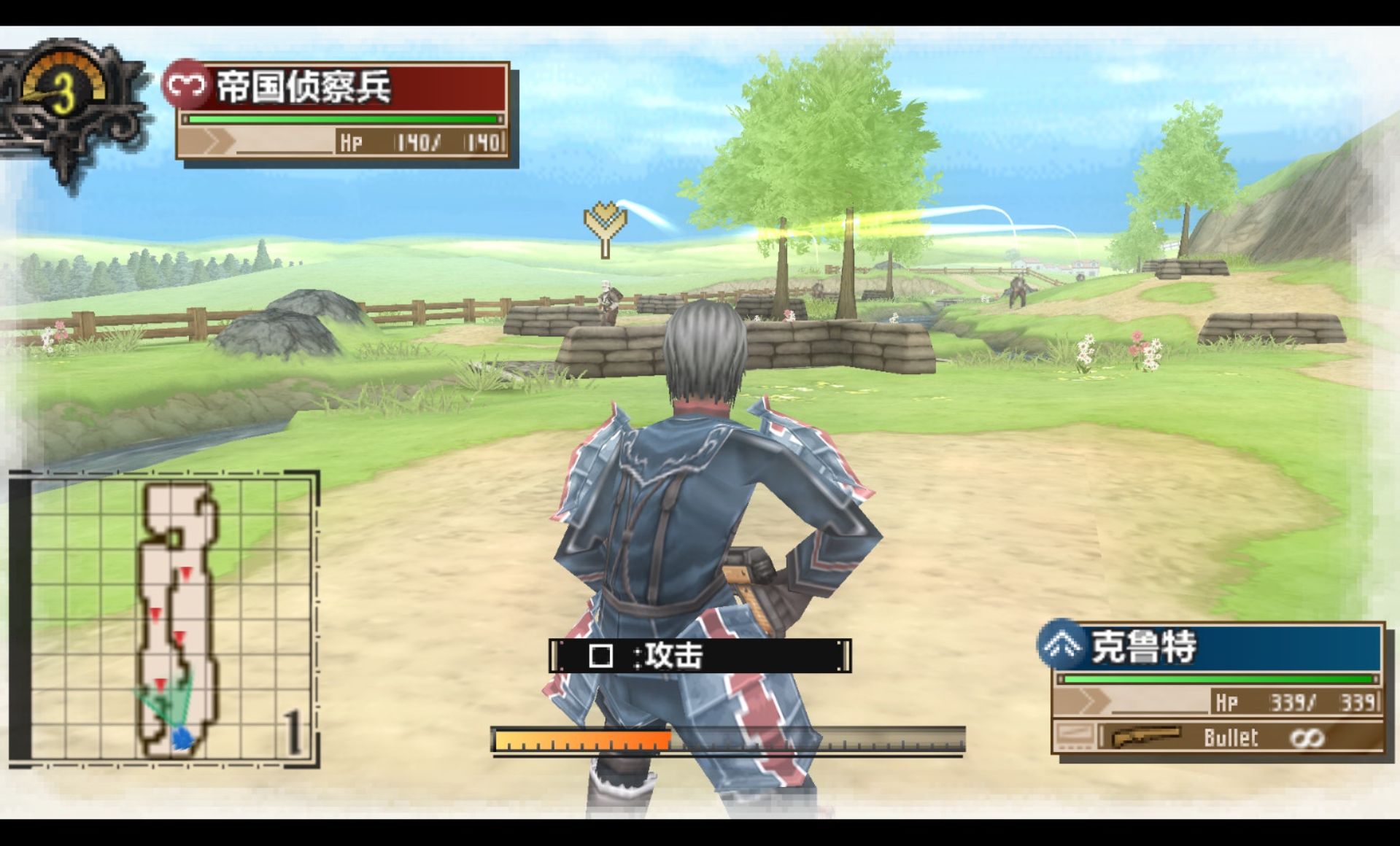Open the 克鲁特 character status panel
1400x846 pixels.
click(x=1218, y=688)
